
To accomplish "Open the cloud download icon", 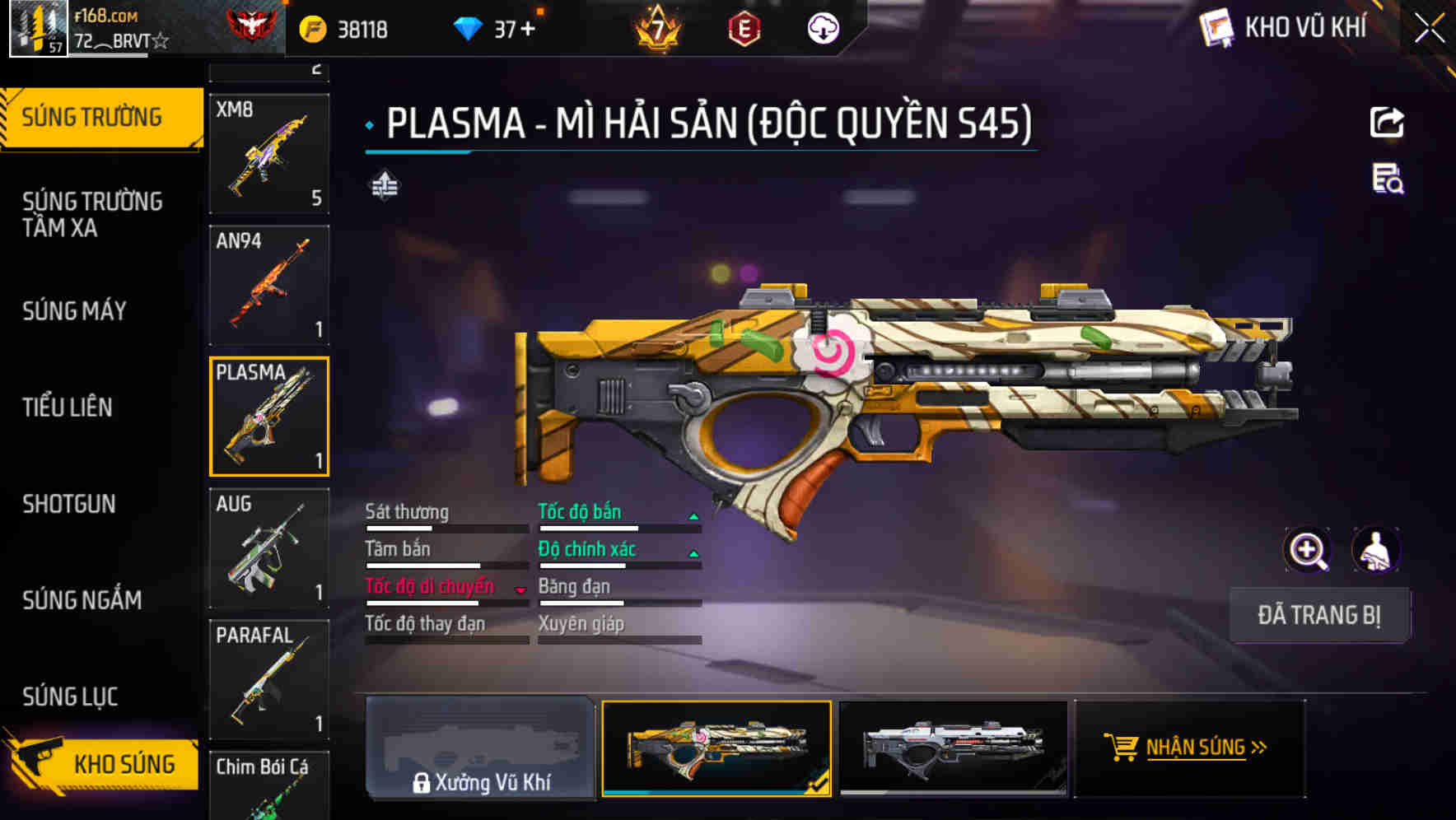I will 823,30.
